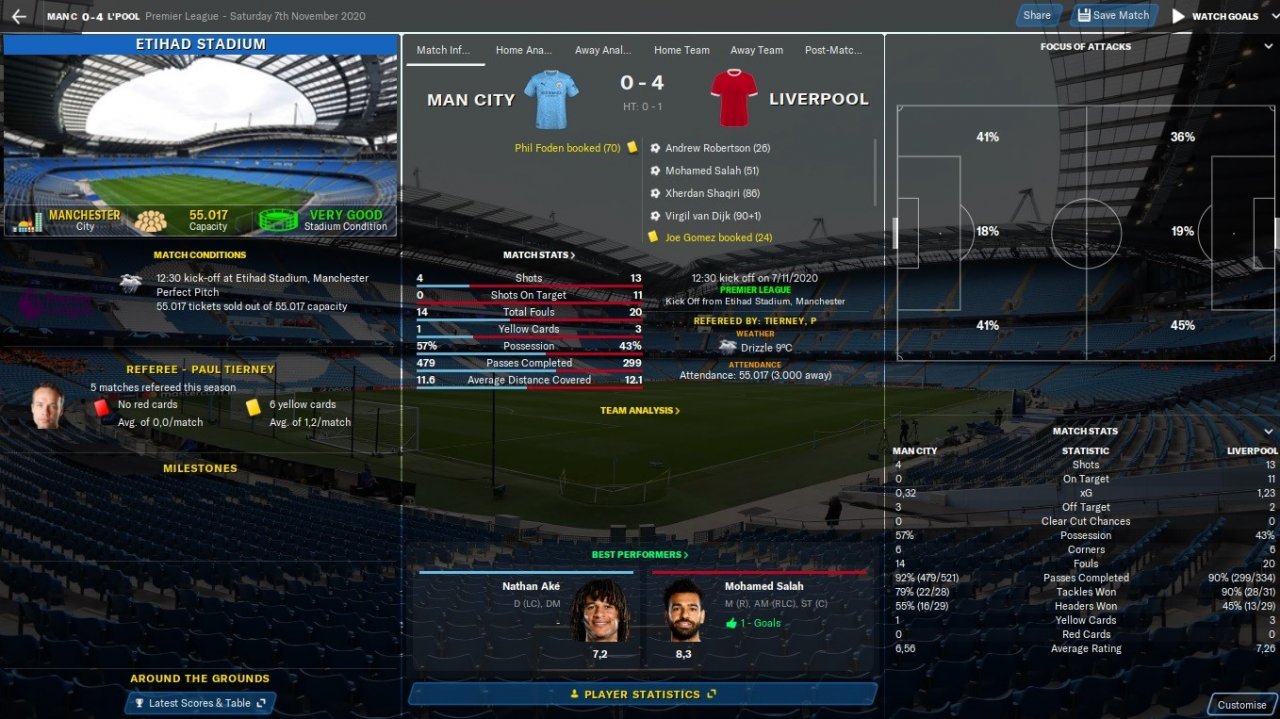The image size is (1280, 719).
Task: Watch goals from the match
Action: (x=1215, y=16)
